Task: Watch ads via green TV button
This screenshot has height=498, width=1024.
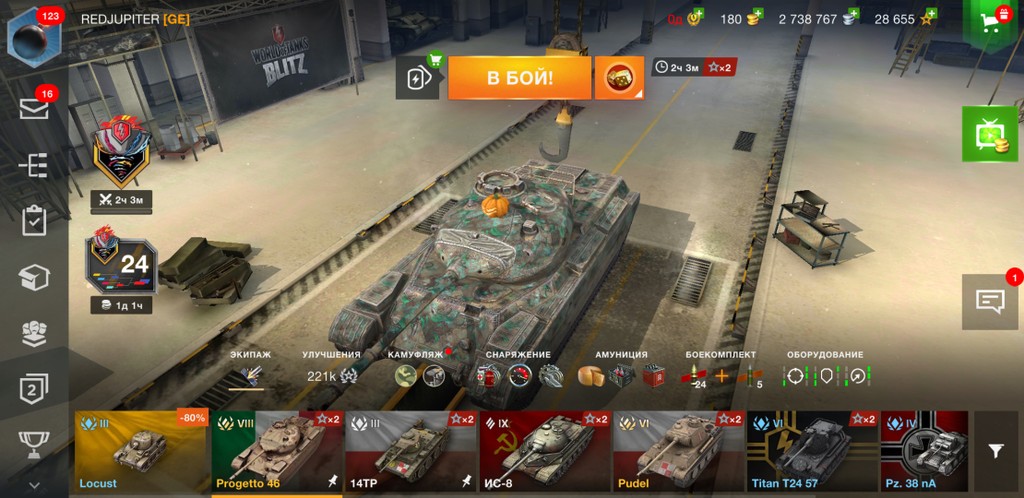Action: 990,134
